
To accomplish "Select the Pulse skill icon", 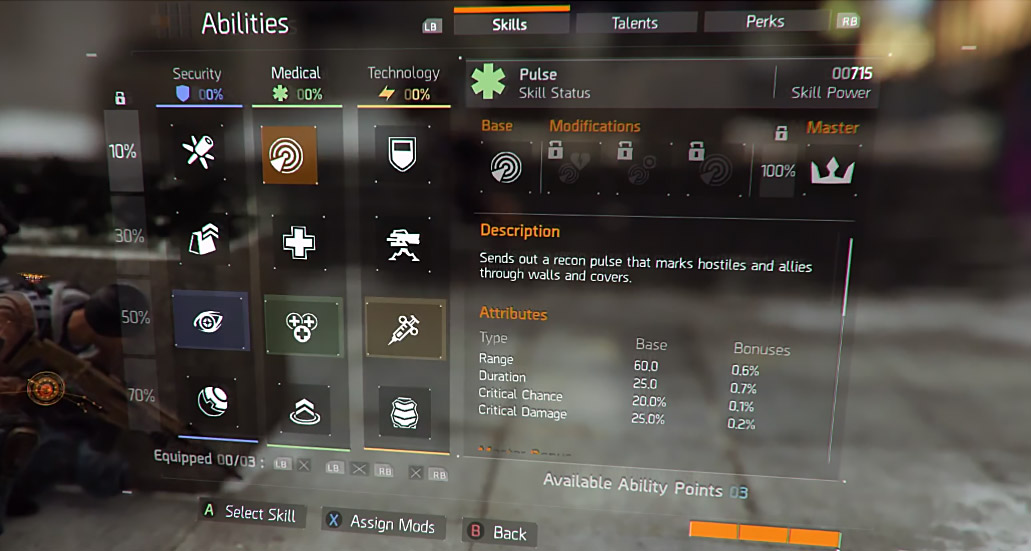I will [290, 154].
